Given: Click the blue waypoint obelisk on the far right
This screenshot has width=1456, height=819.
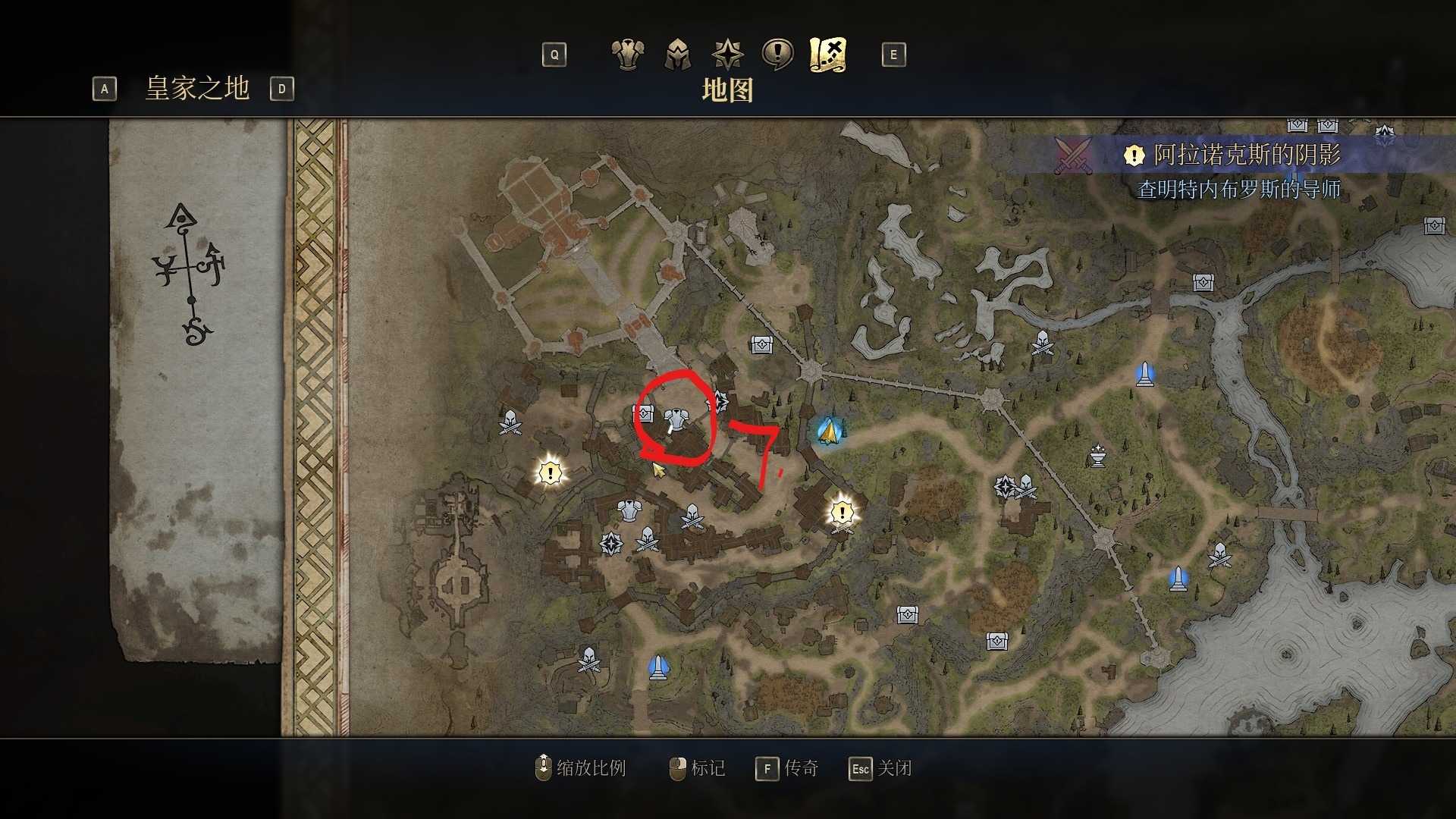Looking at the screenshot, I should click(1144, 374).
